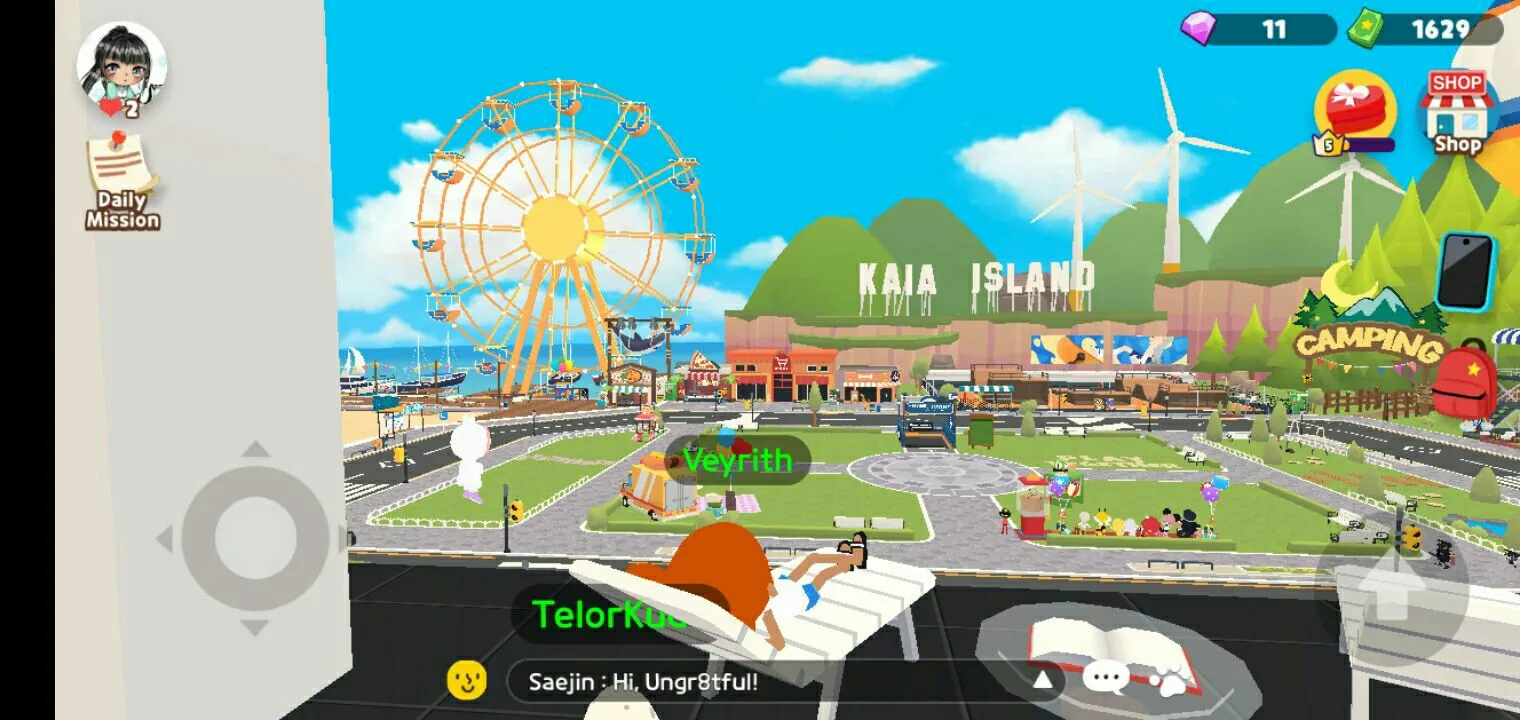
Task: Open the speech bubble chat button
Action: 1106,679
